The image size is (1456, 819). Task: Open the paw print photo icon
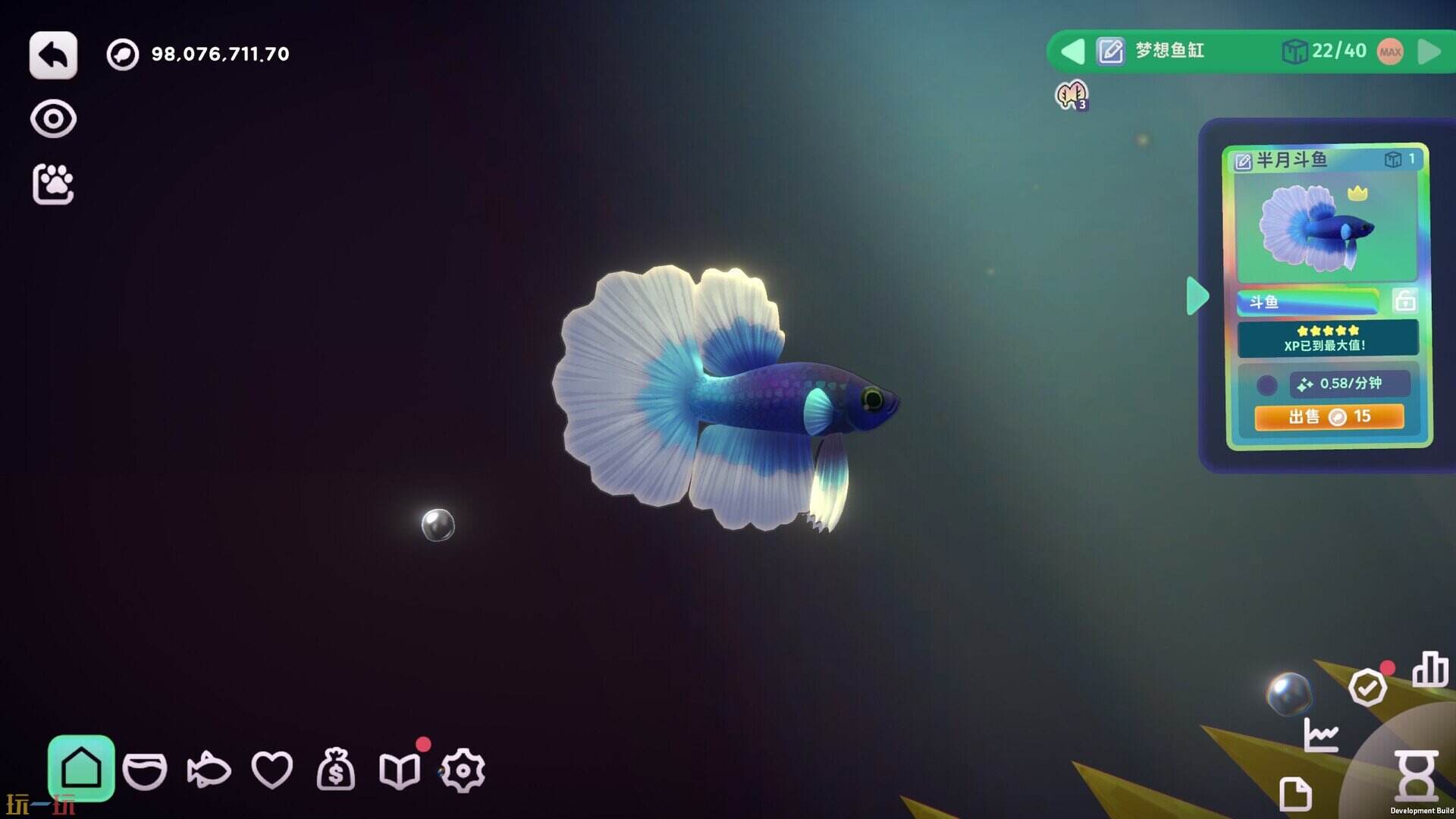click(x=53, y=184)
